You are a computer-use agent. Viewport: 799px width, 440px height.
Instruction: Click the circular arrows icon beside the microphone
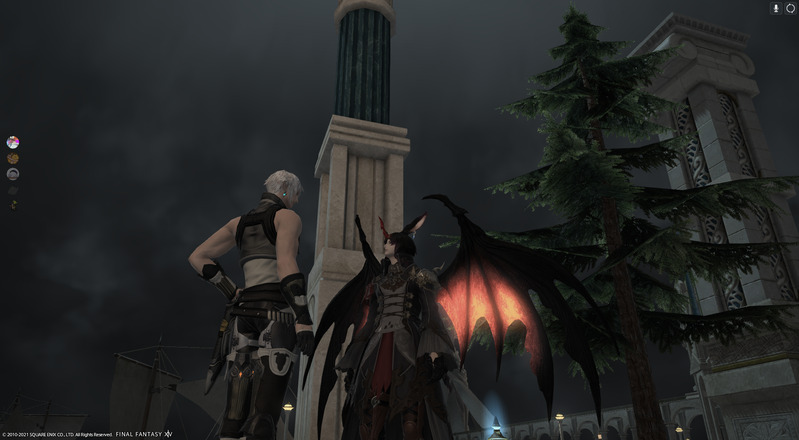[x=790, y=8]
